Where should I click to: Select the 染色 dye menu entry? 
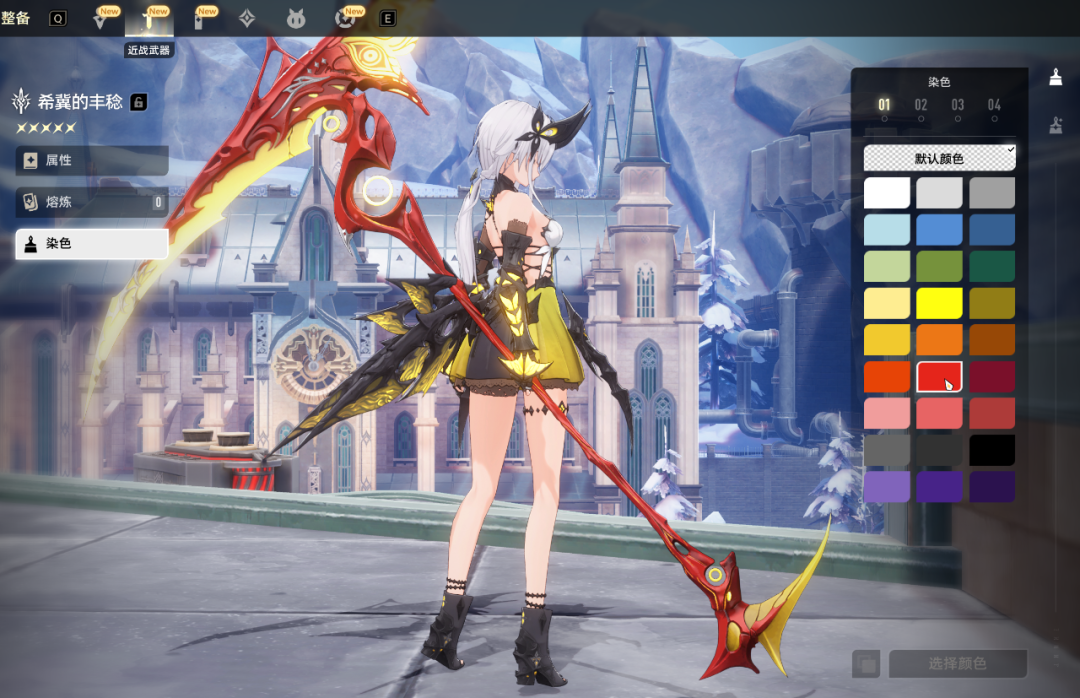[91, 244]
